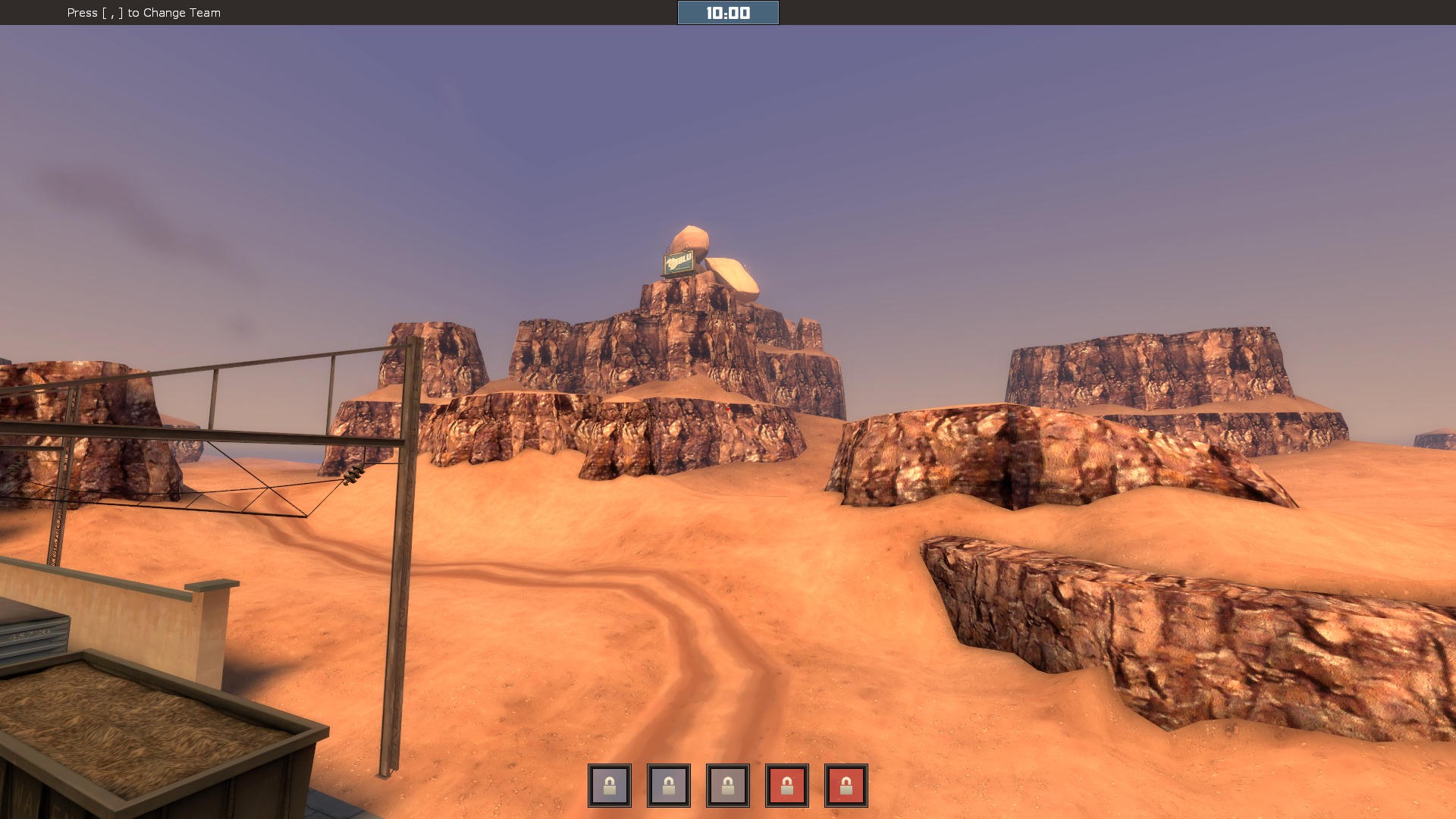Click the middle neutral control point lock icon
The image size is (1456, 819).
[727, 785]
